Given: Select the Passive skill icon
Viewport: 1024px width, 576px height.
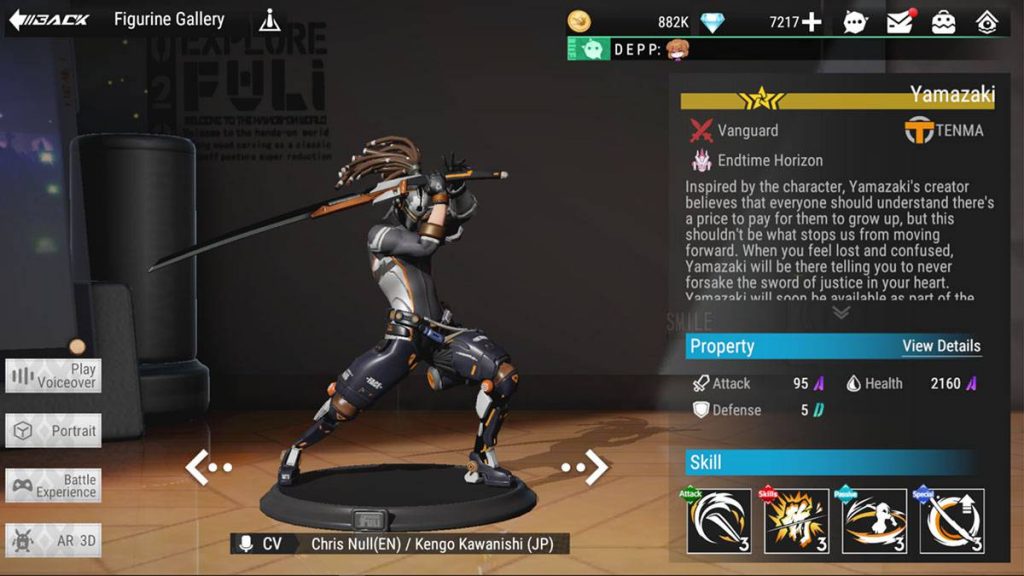Looking at the screenshot, I should pos(874,521).
